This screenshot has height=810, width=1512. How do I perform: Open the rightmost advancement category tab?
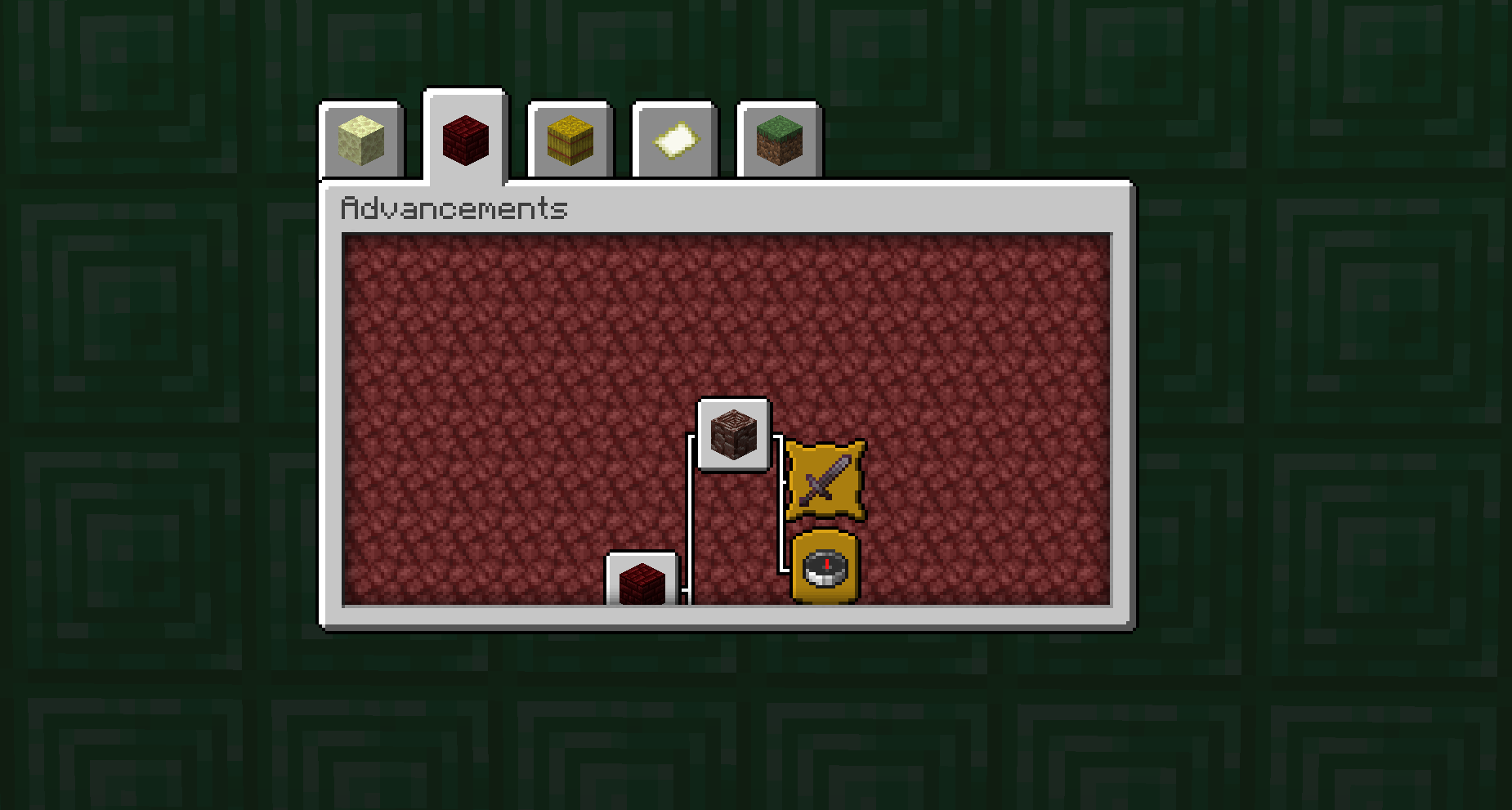pyautogui.click(x=776, y=141)
